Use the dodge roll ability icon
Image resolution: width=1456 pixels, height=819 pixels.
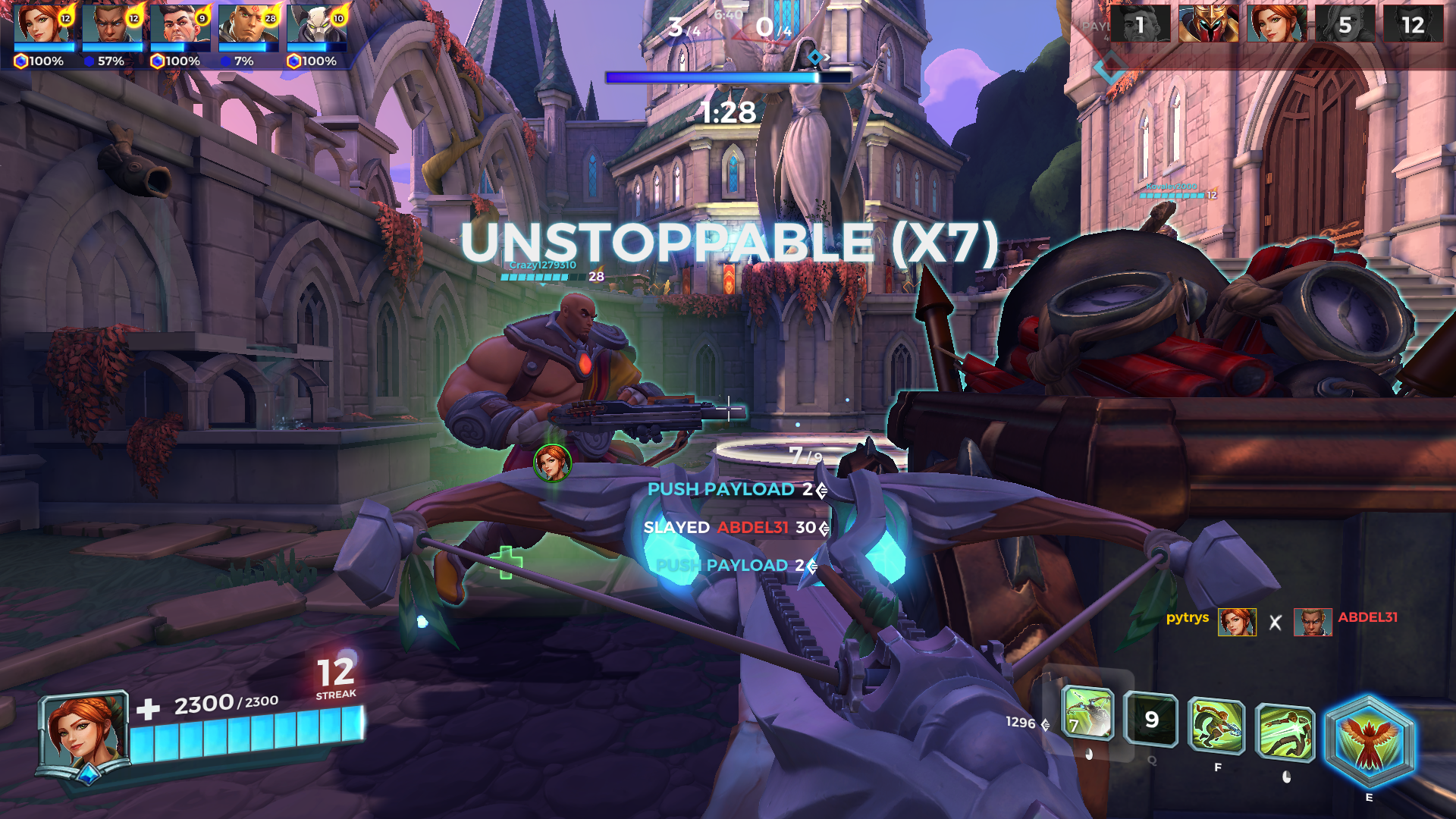[1217, 726]
